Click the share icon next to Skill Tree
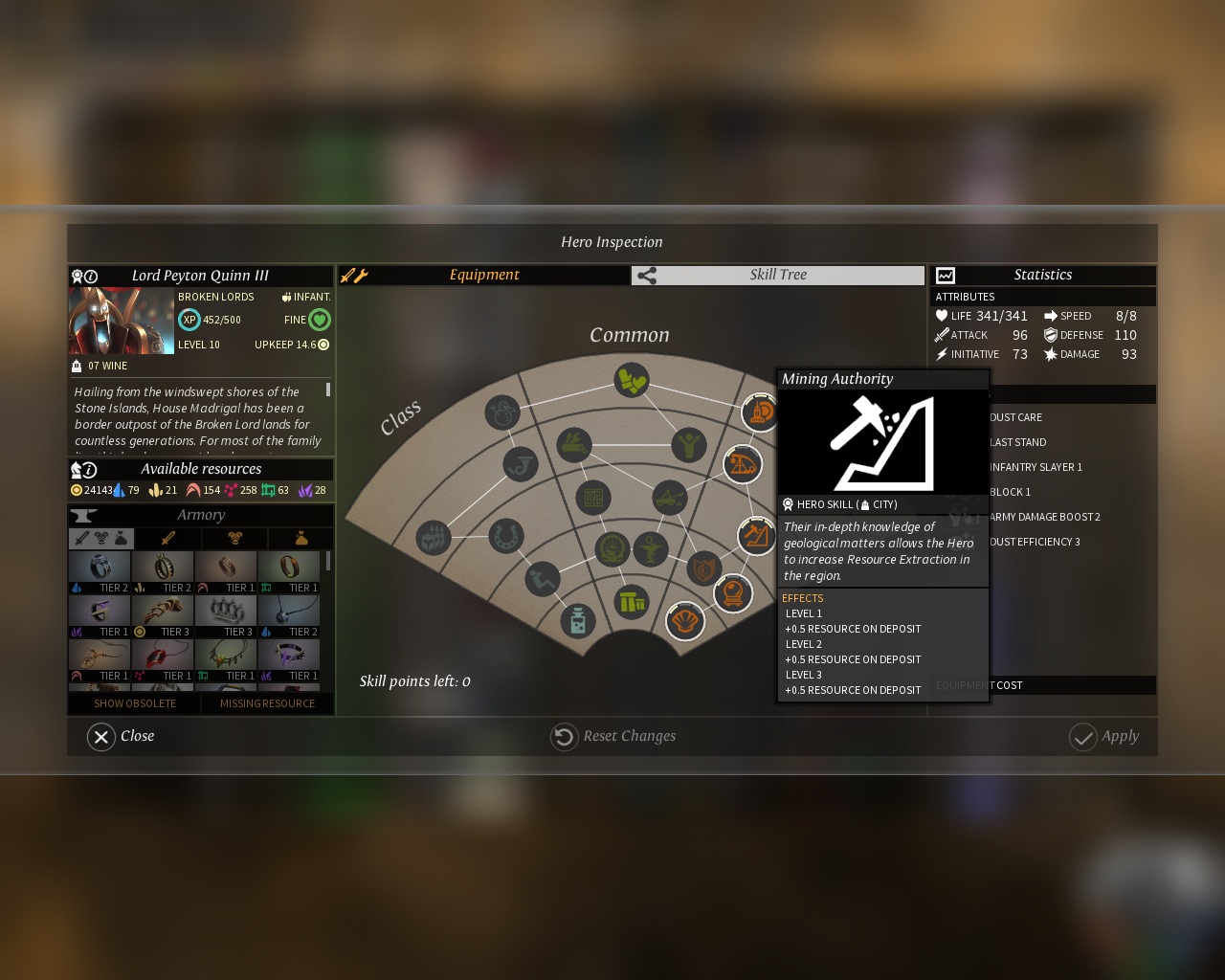The image size is (1225, 980). coord(647,275)
